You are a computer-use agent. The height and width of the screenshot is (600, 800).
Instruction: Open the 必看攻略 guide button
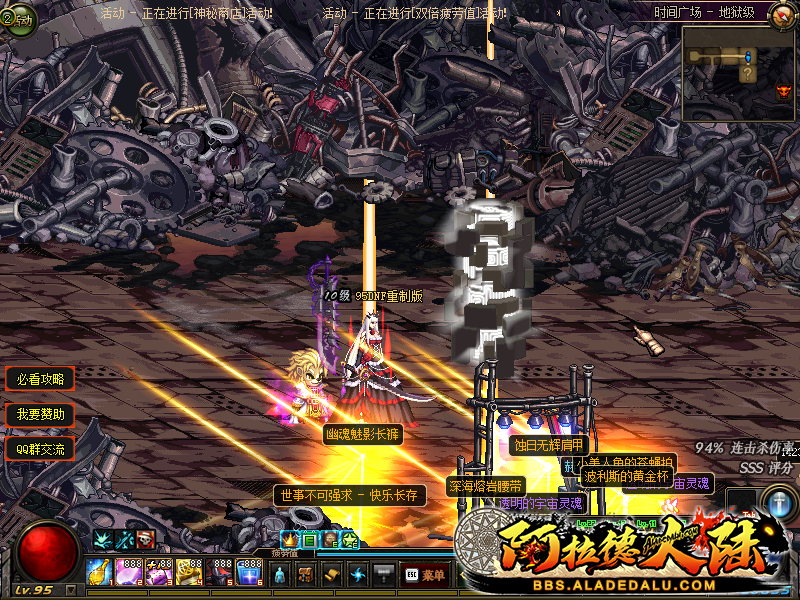40,379
